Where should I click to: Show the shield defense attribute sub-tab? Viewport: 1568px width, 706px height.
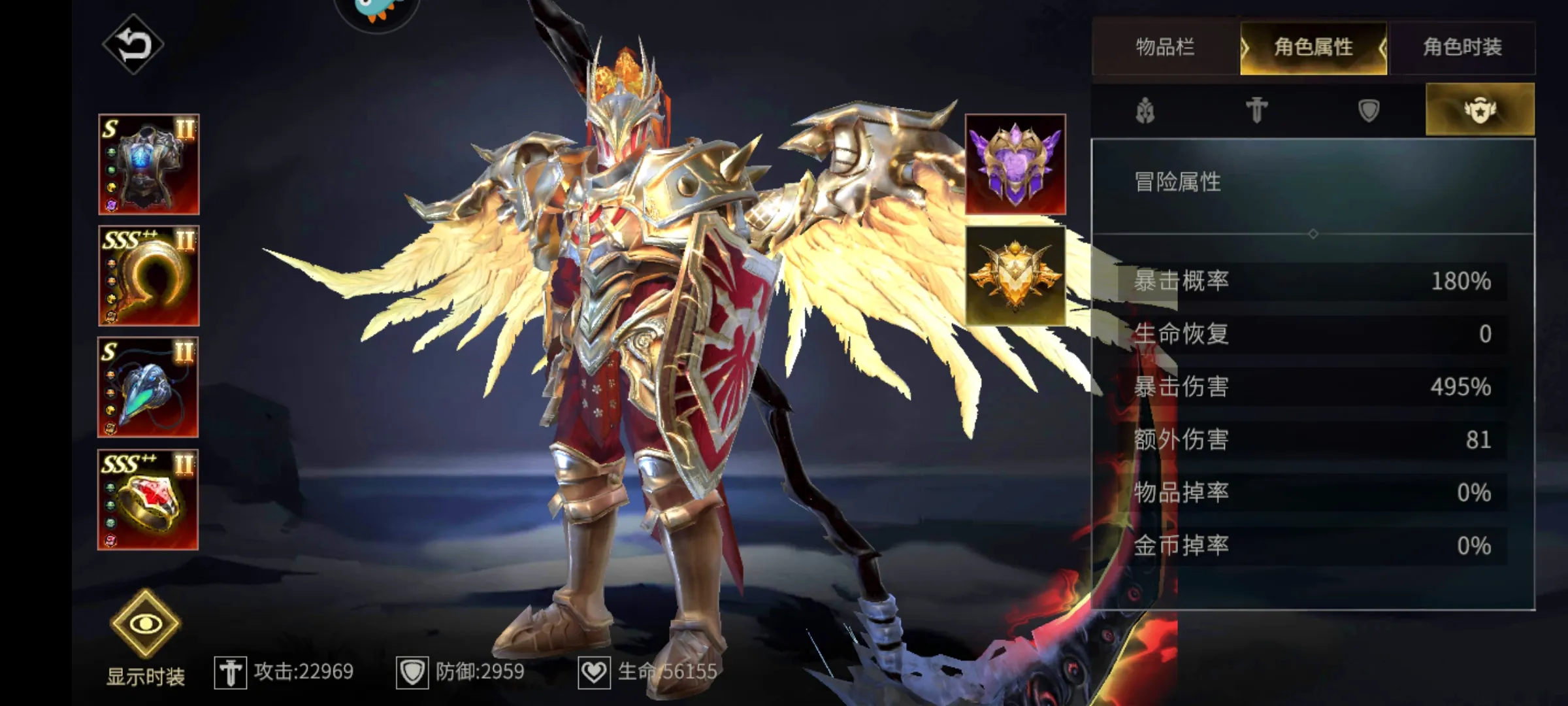tap(1369, 110)
